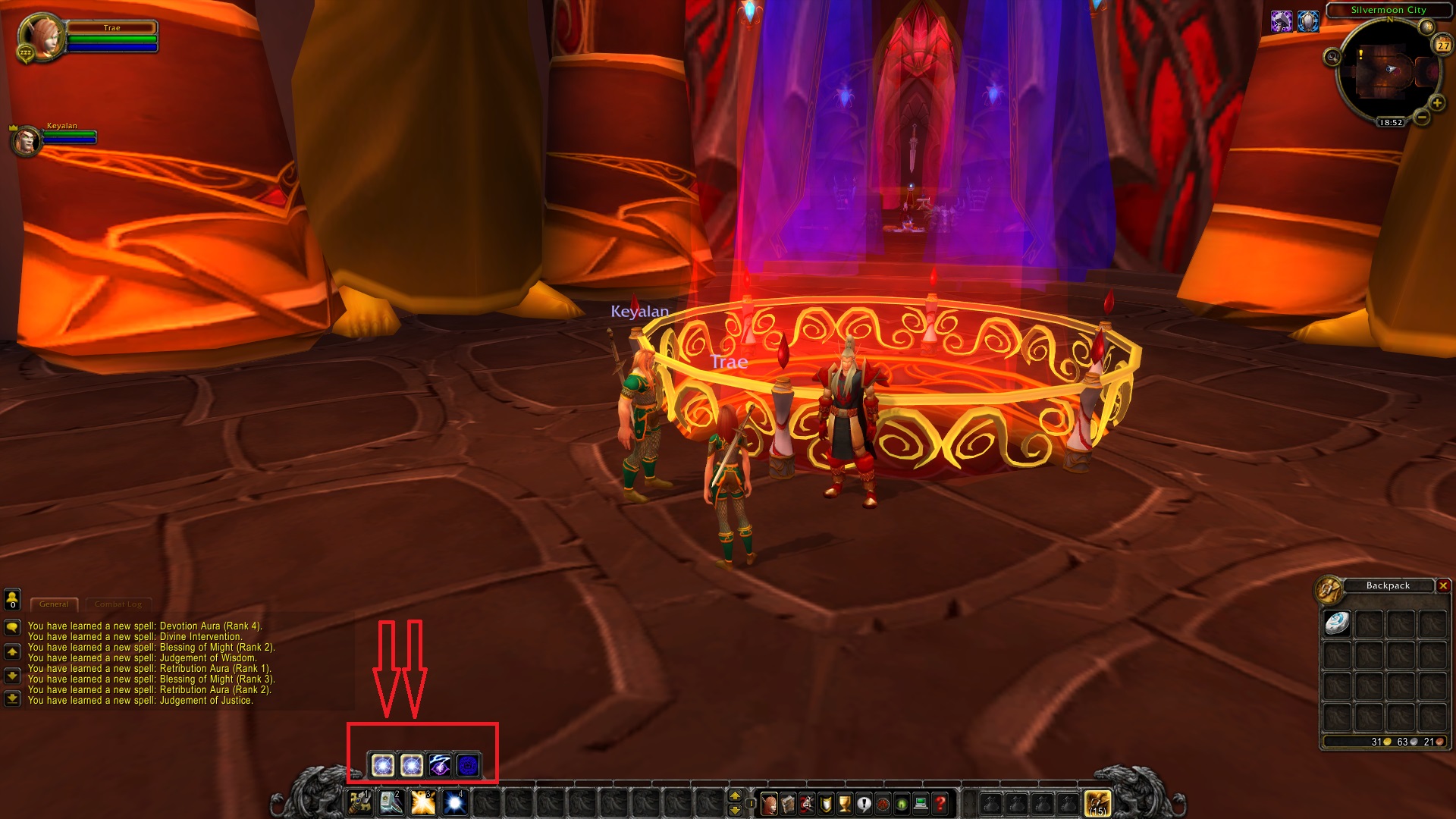Click the purple eye spell inside the red box
The height and width of the screenshot is (819, 1456).
[440, 764]
